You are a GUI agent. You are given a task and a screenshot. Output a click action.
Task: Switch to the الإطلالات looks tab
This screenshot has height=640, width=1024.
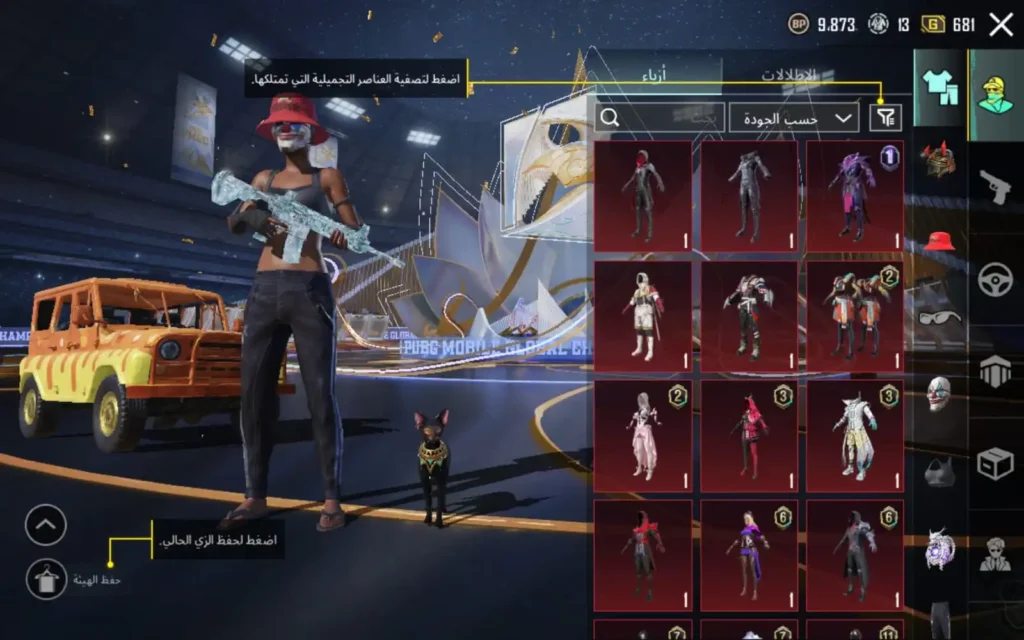789,76
